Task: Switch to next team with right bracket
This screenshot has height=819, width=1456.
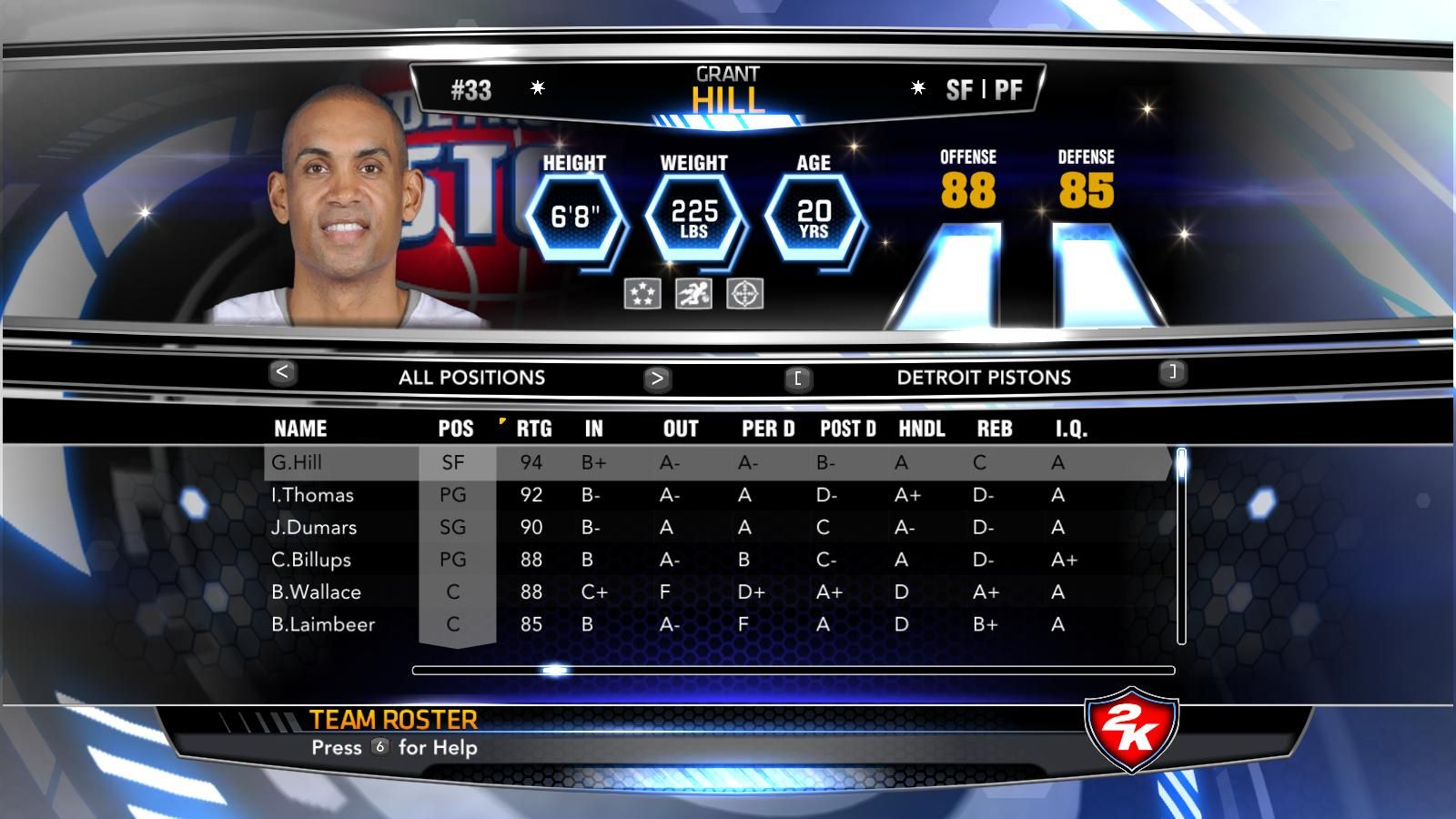Action: coord(1173,371)
